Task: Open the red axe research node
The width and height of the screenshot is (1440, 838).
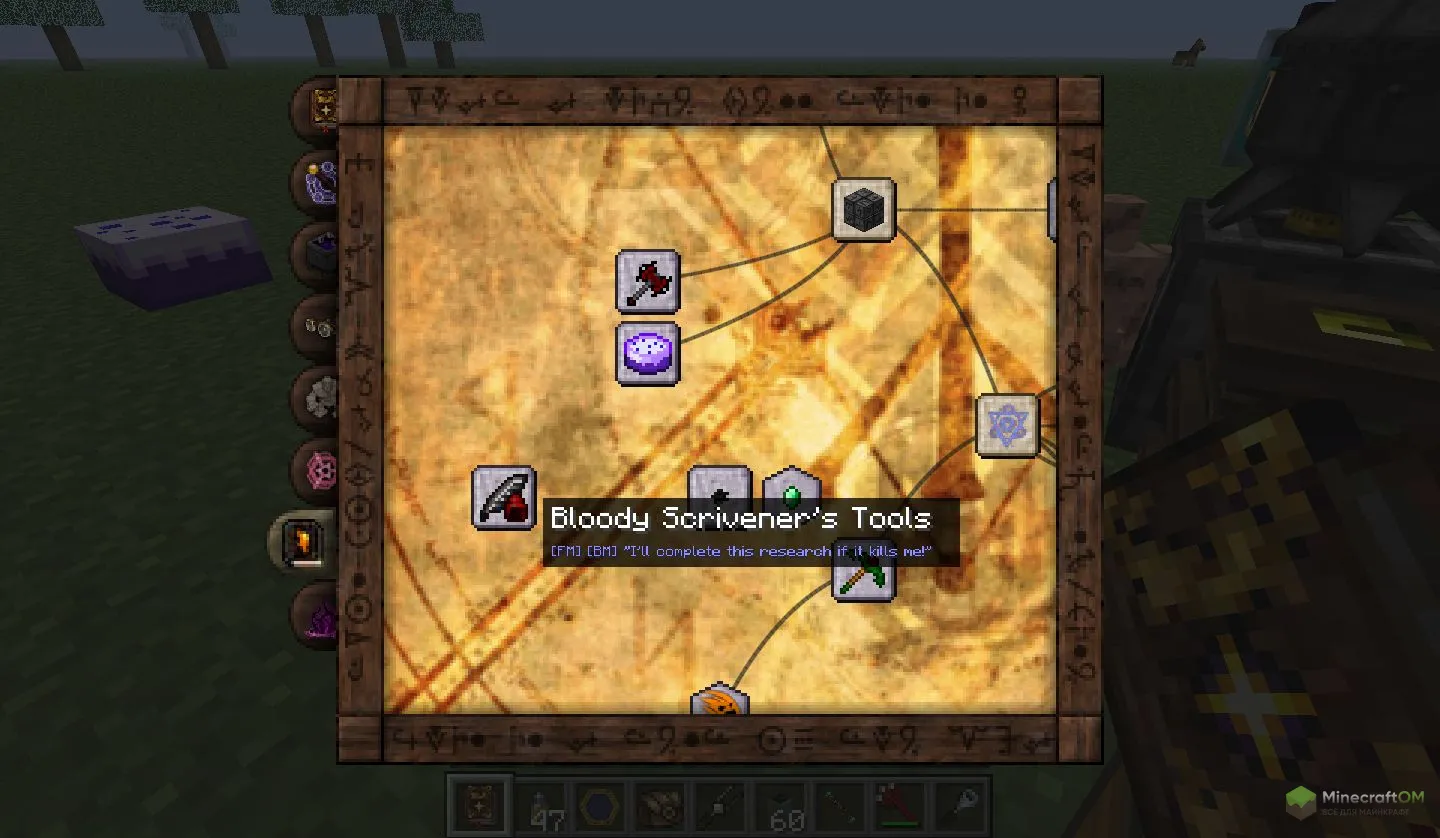Action: [x=647, y=281]
